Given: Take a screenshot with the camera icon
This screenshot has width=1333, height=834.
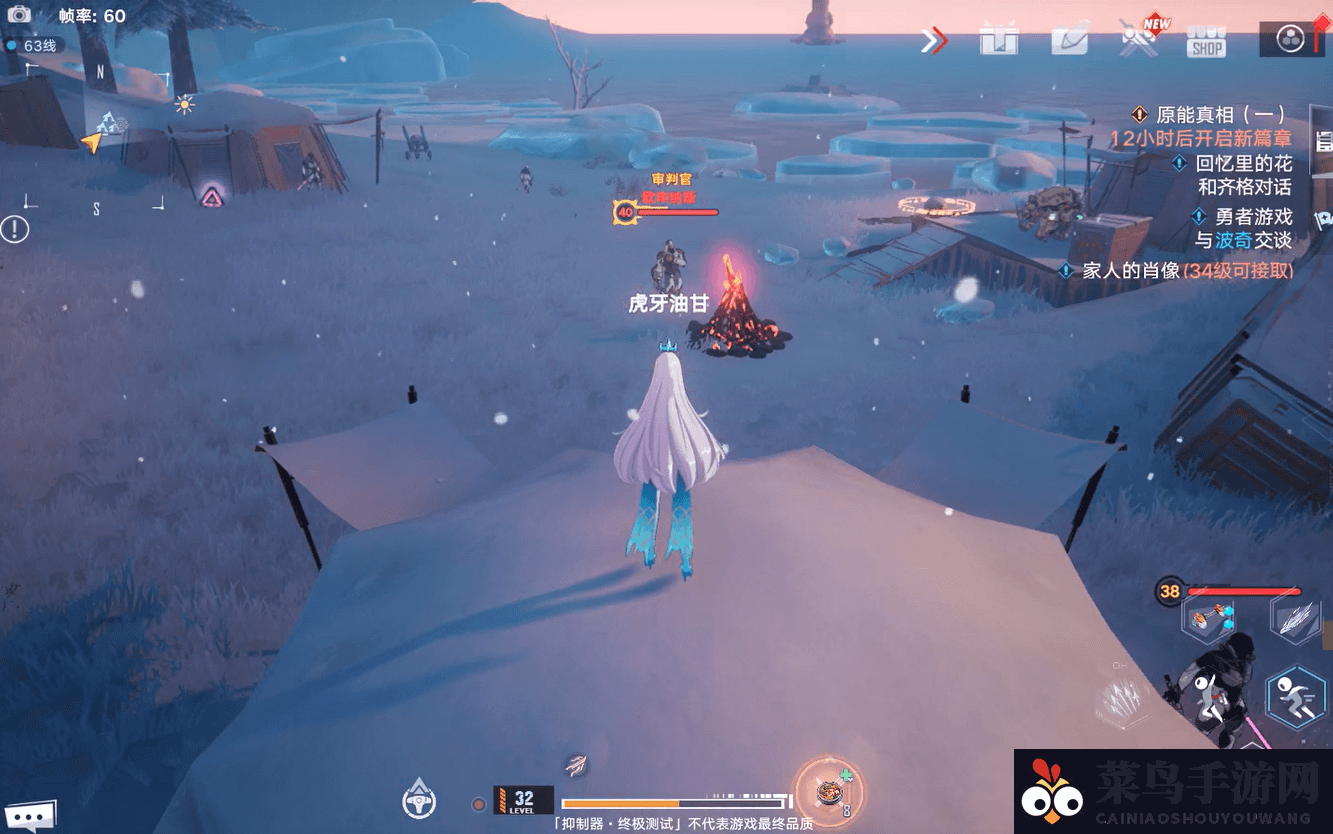Looking at the screenshot, I should [x=19, y=15].
